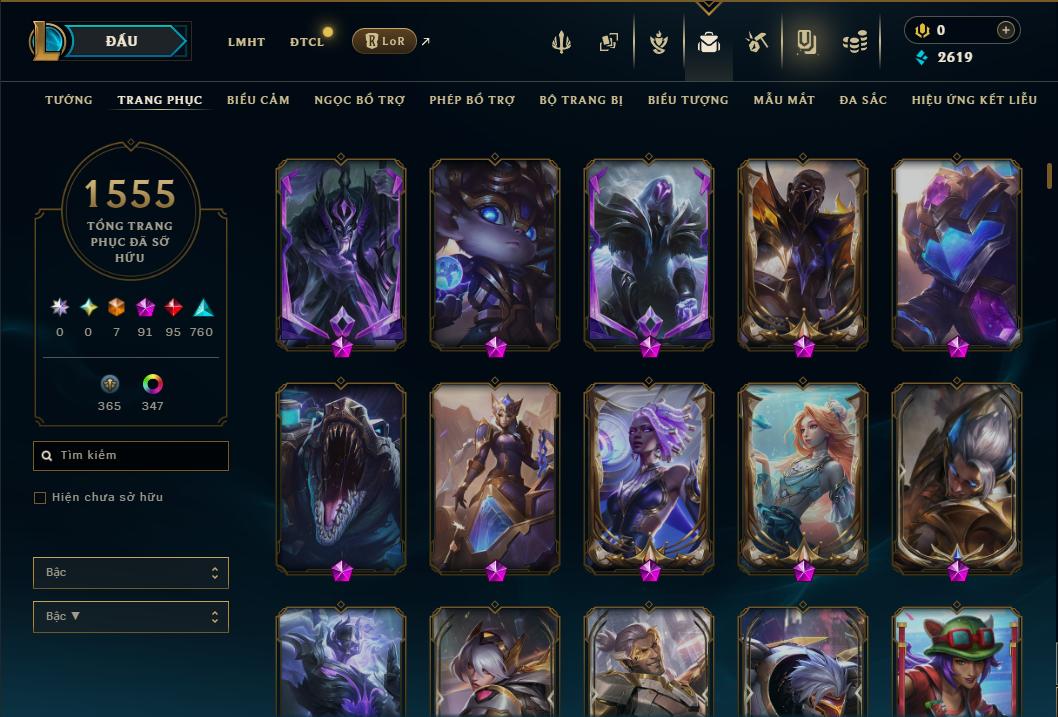Image resolution: width=1058 pixels, height=717 pixels.
Task: Choose the Teemo skin with green goggles hat
Action: [957, 660]
